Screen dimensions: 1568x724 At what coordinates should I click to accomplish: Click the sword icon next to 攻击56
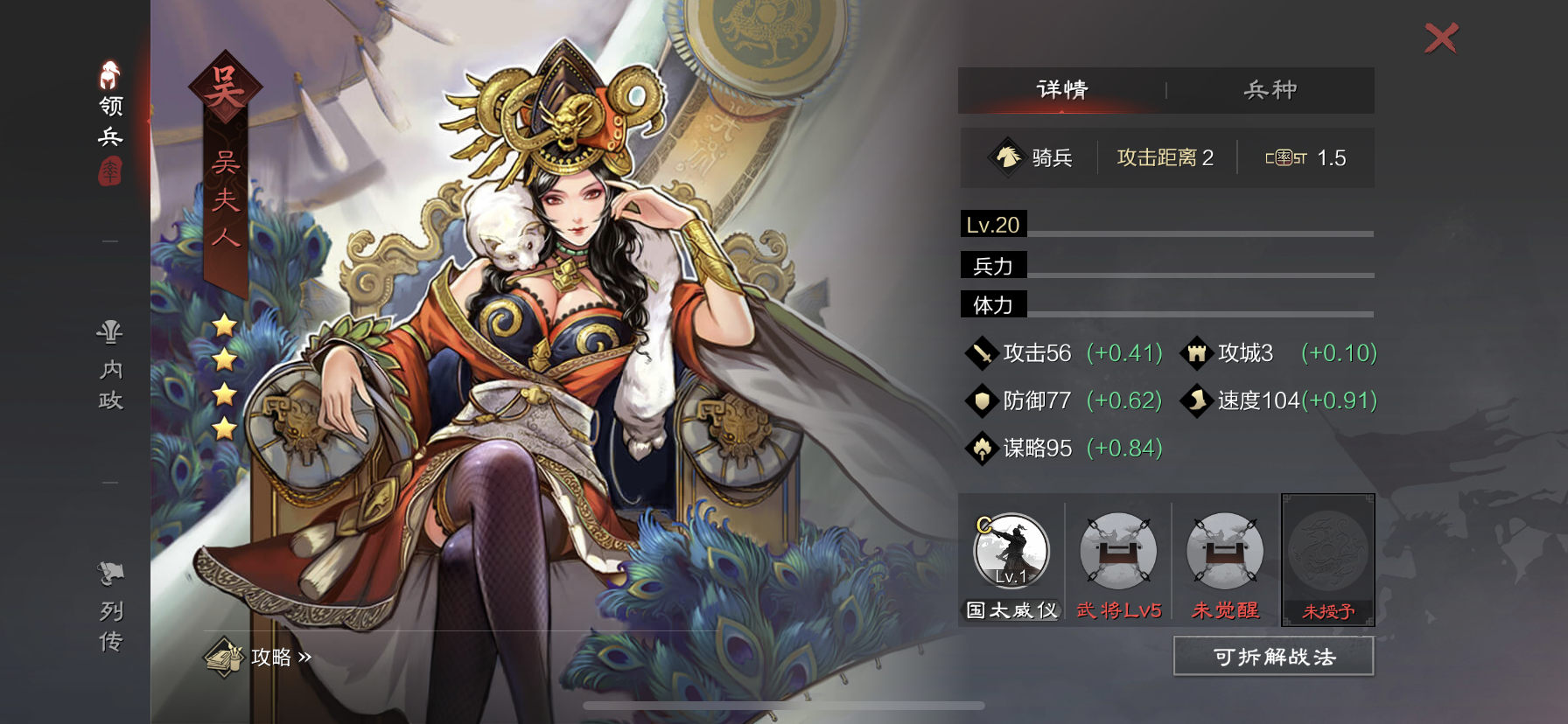click(981, 353)
